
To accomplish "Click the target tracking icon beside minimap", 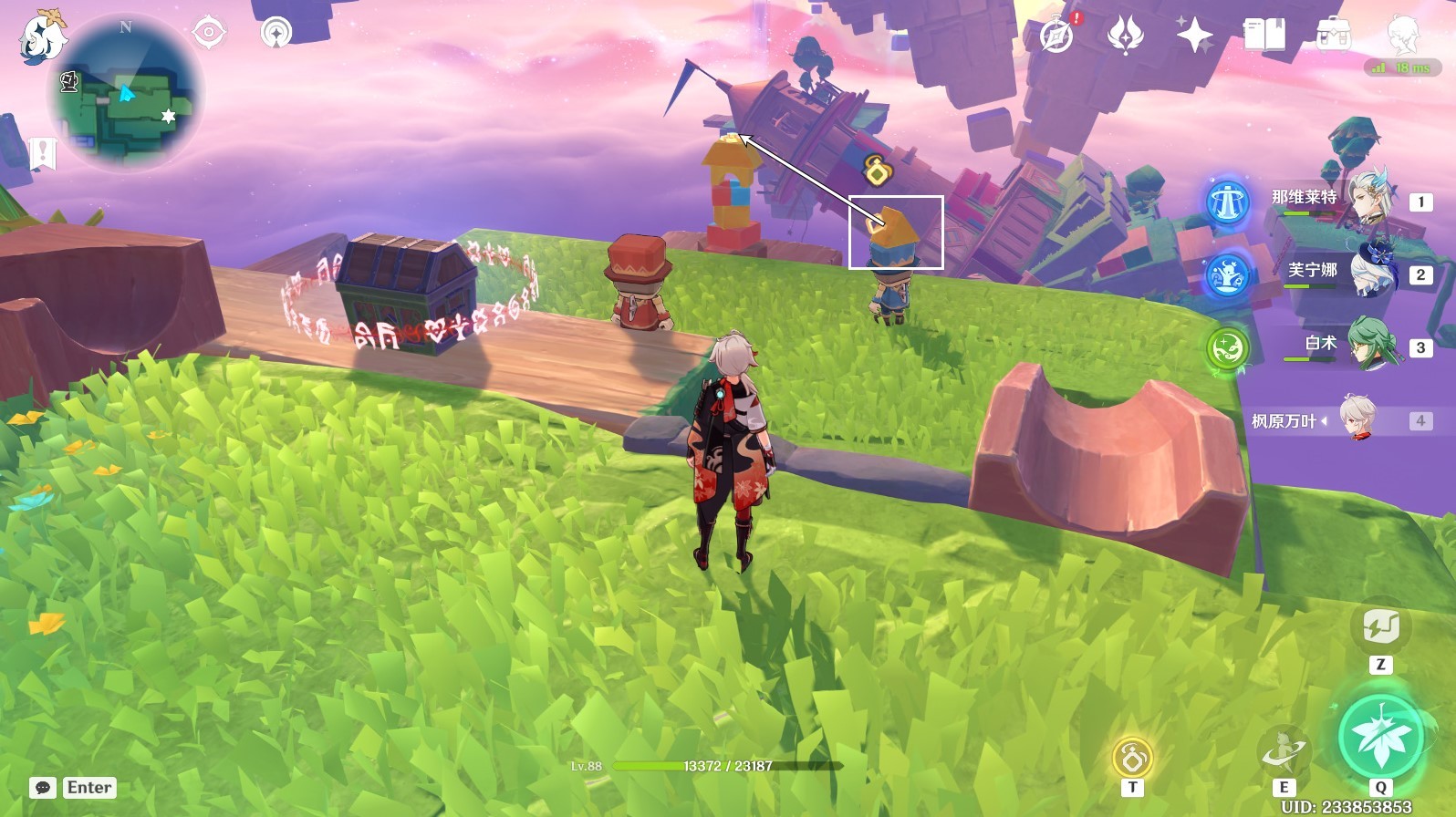I will [209, 33].
